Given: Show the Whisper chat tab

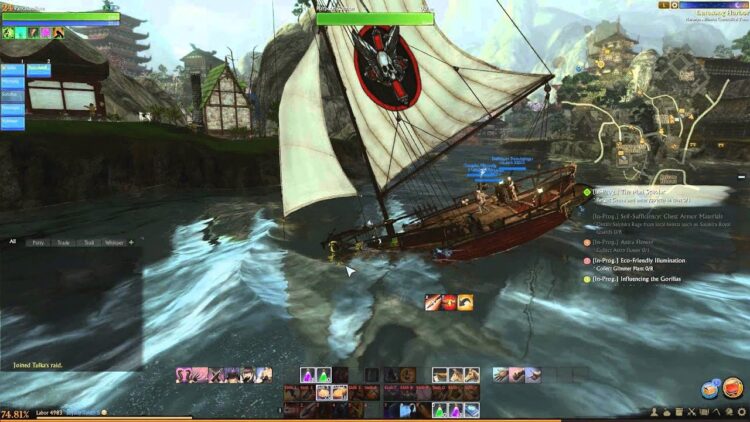Looking at the screenshot, I should 115,242.
